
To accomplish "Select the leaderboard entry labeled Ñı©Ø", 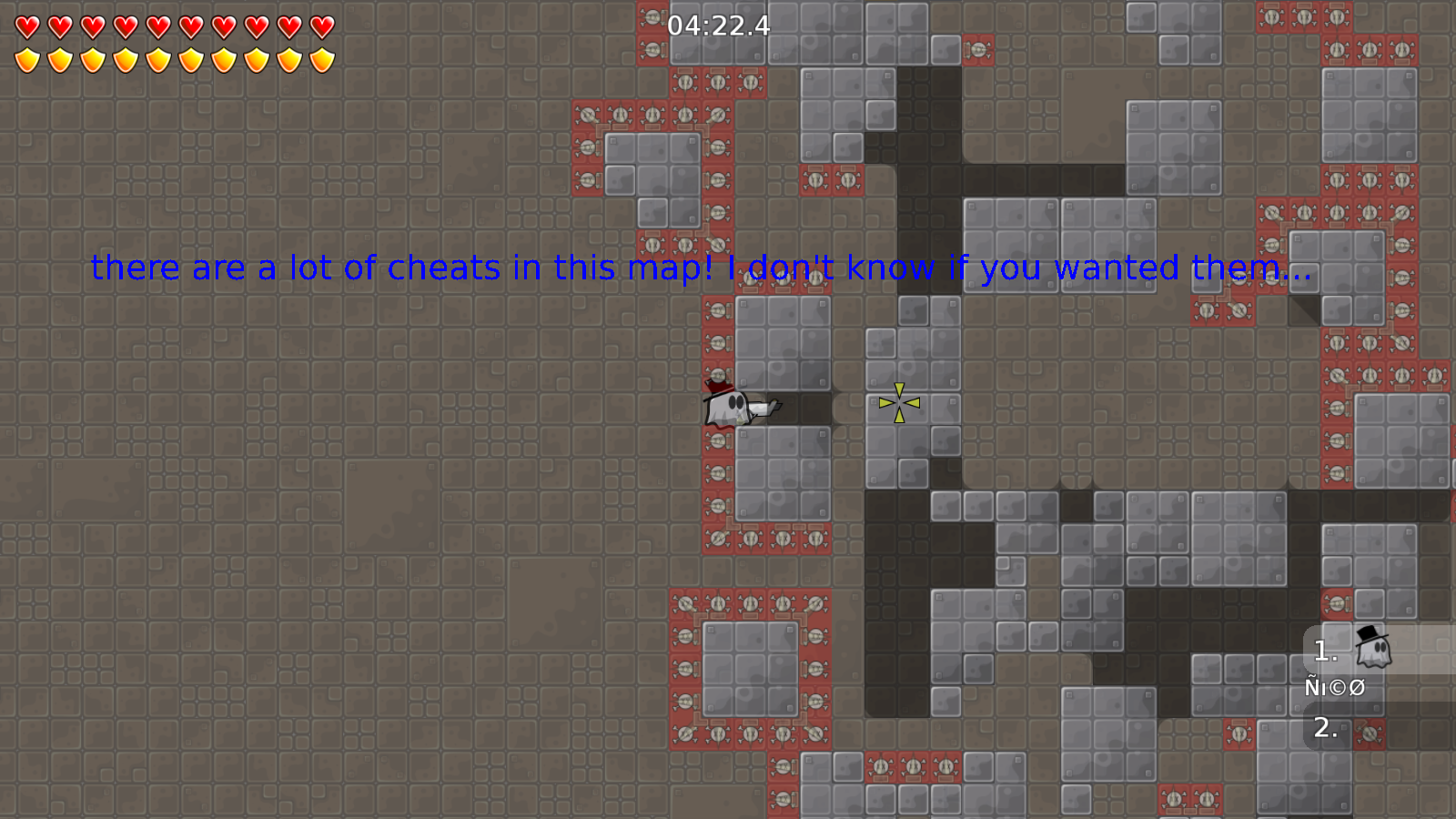I will [1335, 688].
